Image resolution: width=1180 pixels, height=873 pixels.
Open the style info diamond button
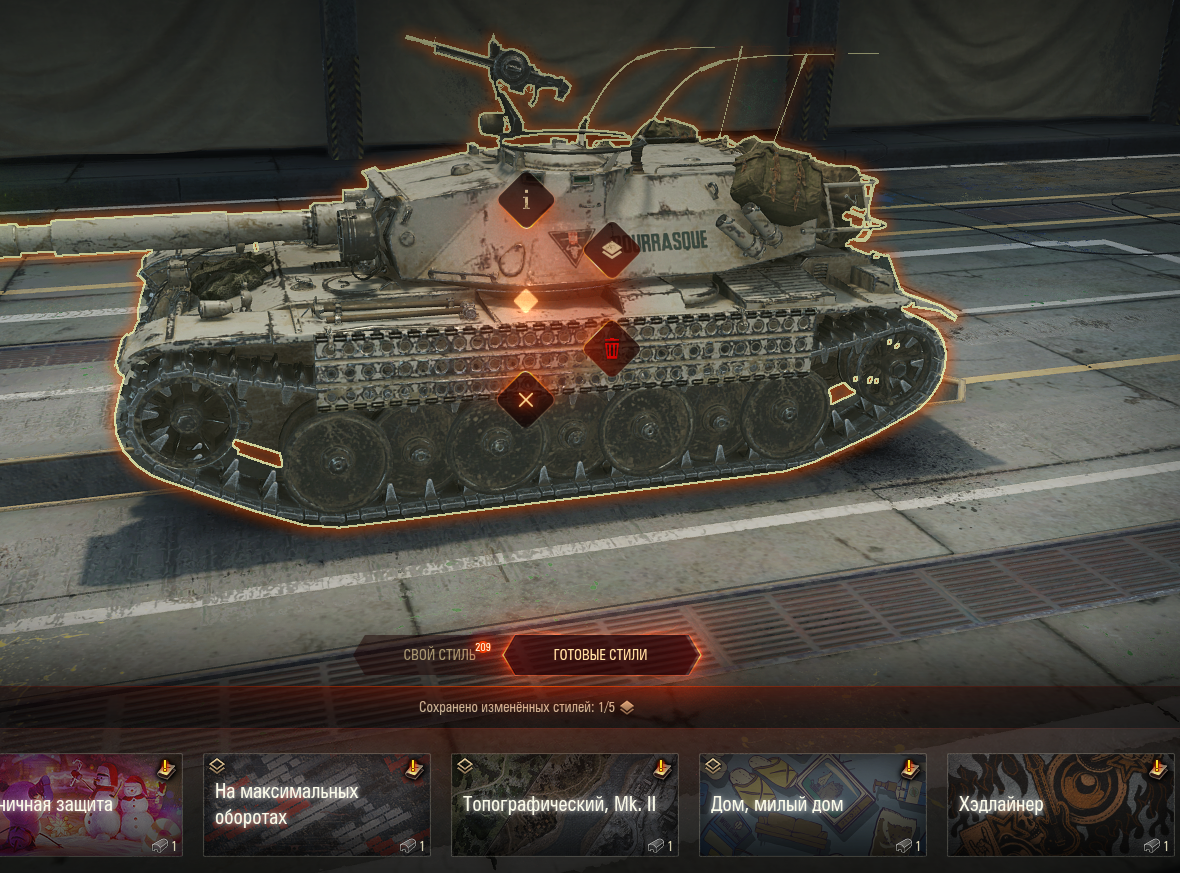(526, 200)
